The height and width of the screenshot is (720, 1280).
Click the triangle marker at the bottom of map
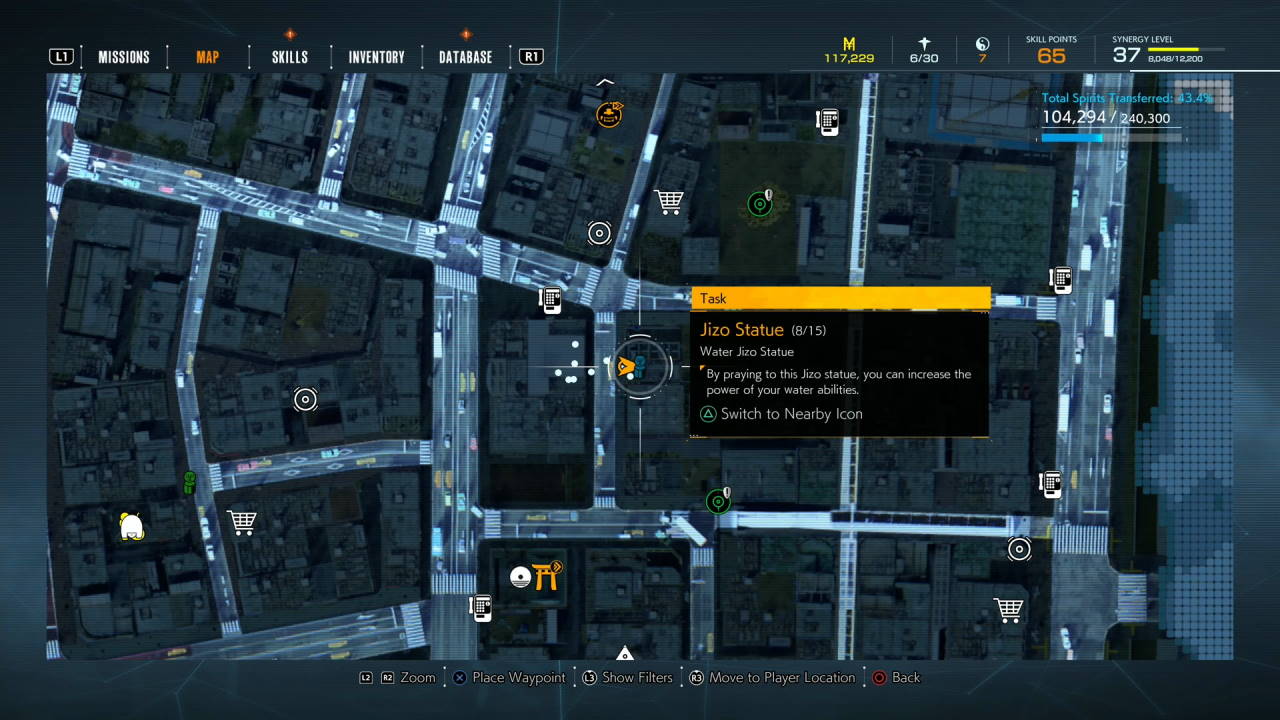(625, 653)
